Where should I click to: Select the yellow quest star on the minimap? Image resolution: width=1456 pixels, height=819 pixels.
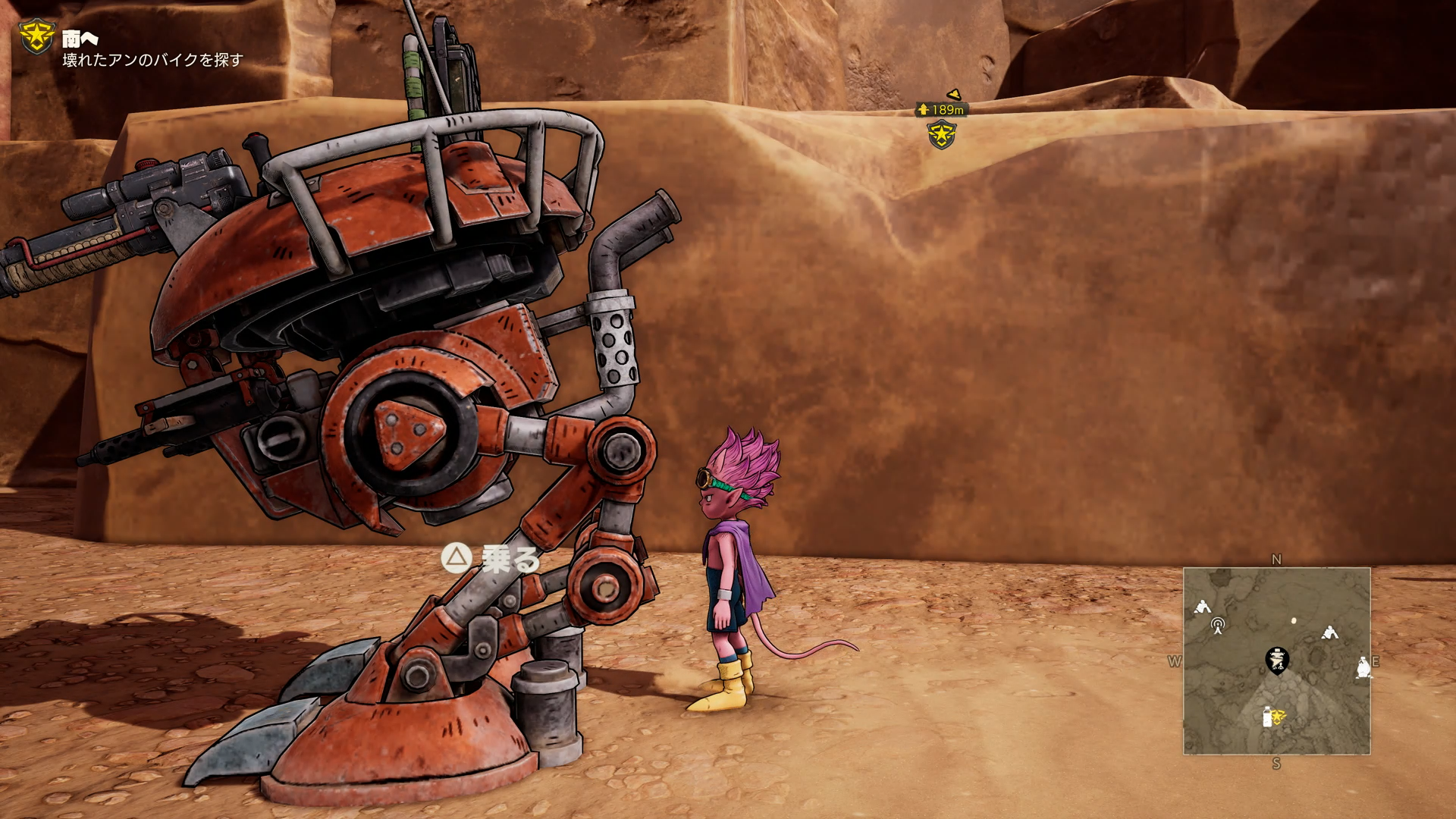point(1278,716)
